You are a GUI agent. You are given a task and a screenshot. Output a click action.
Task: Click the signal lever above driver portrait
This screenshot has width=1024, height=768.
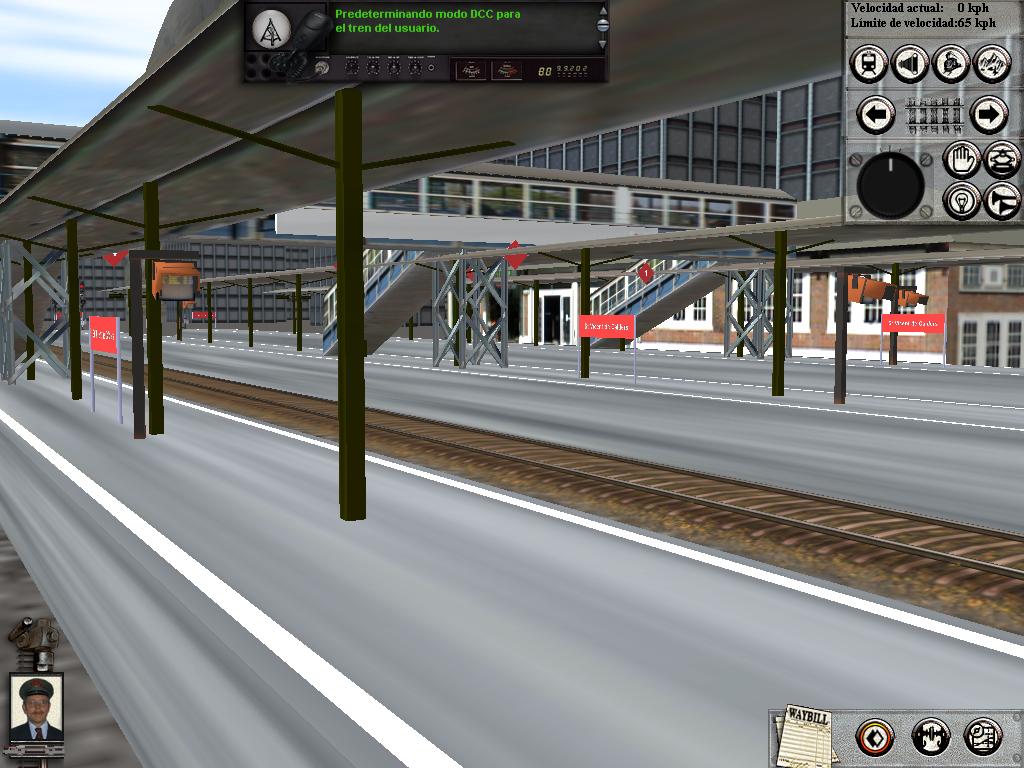coord(32,640)
